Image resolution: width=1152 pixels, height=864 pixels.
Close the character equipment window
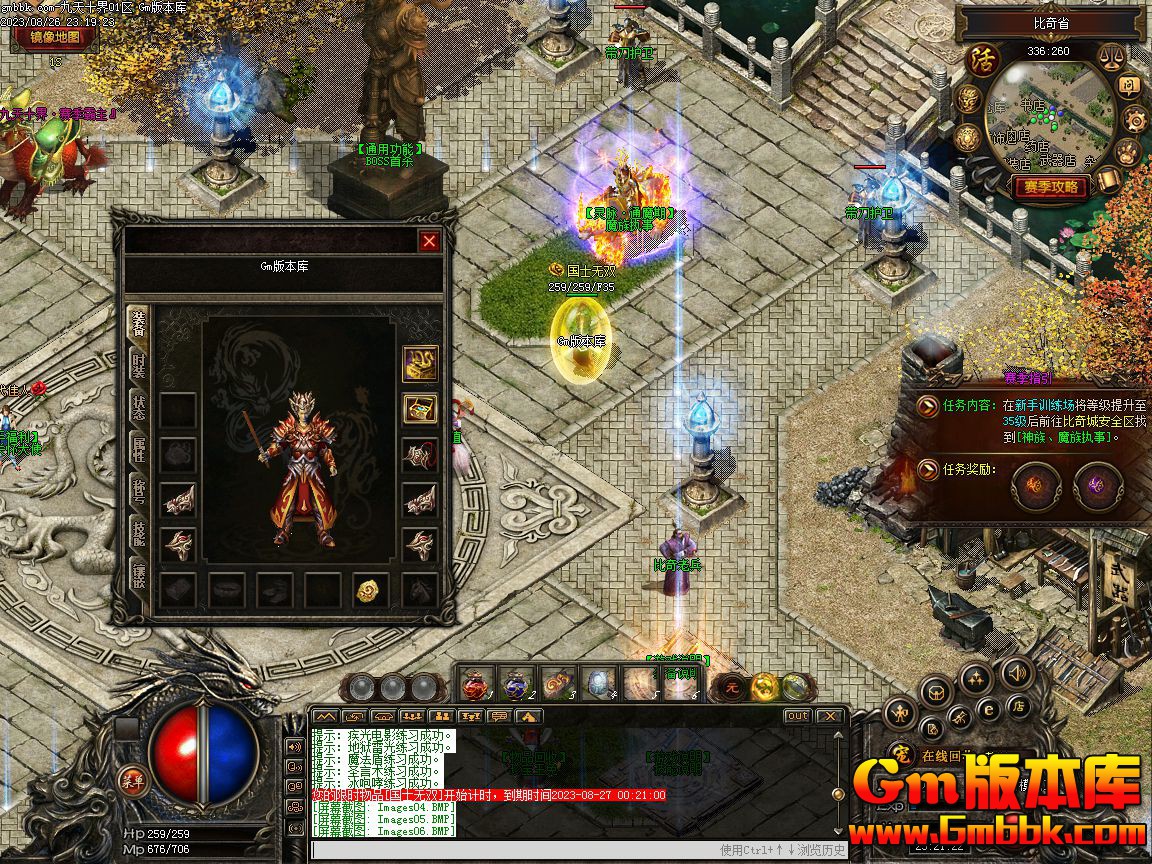tap(429, 241)
